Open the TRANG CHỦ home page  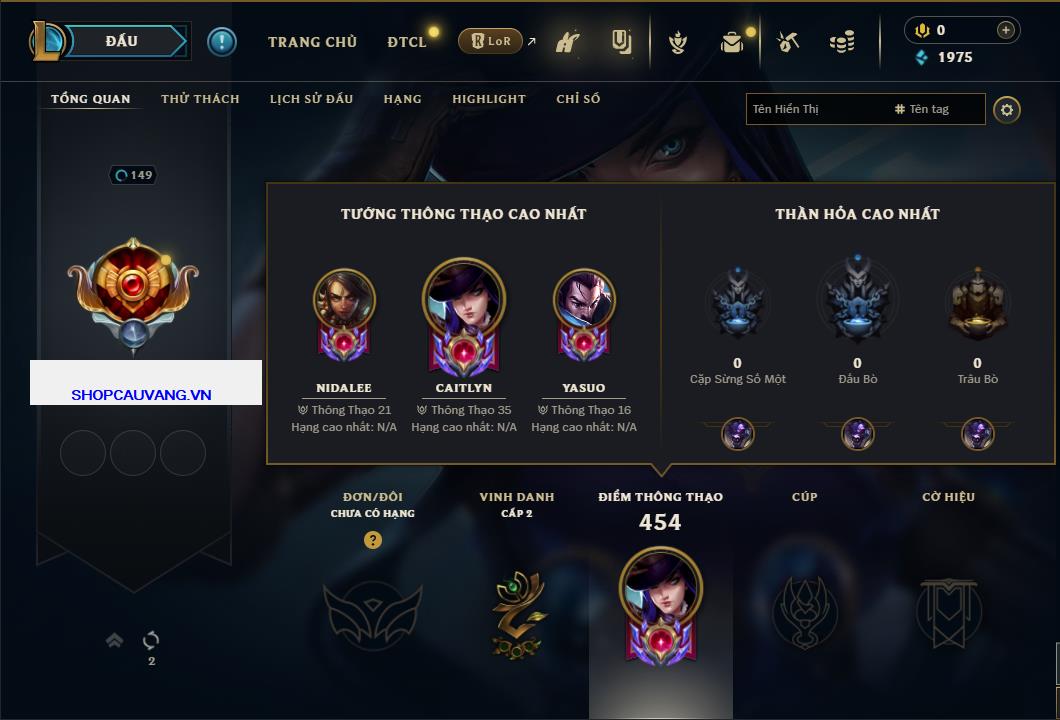312,42
